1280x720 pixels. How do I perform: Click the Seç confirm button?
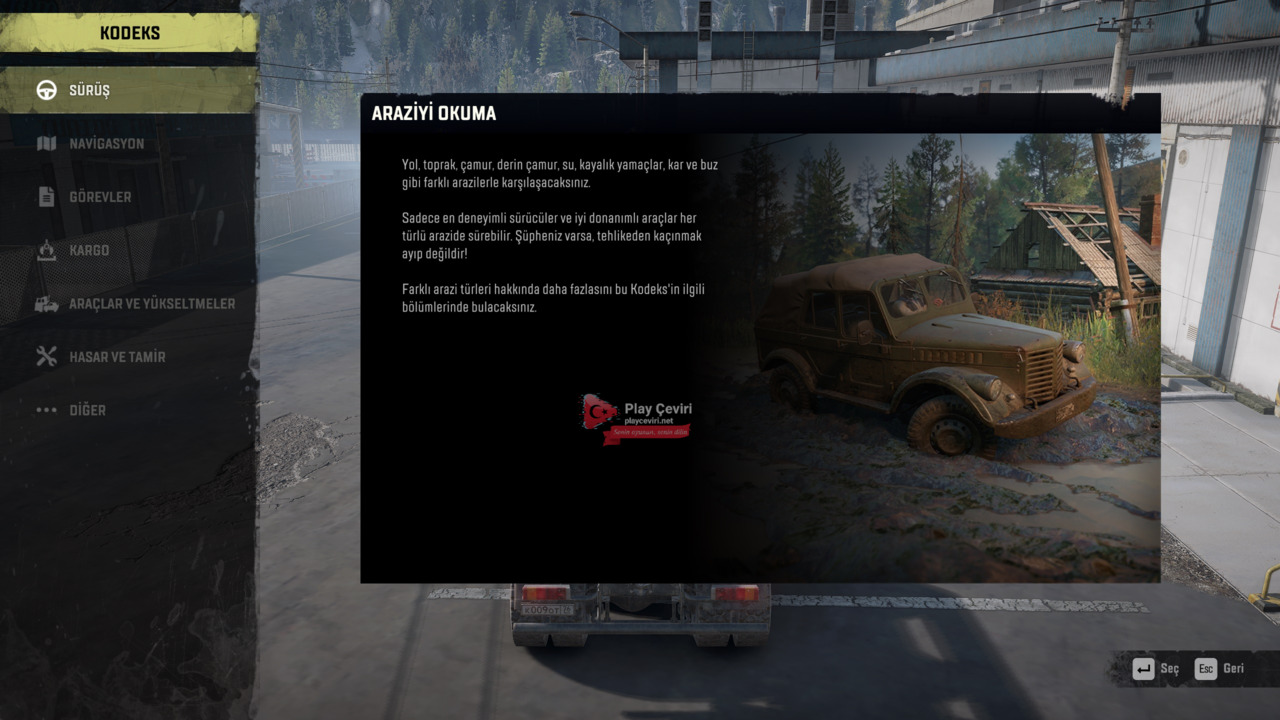coord(1156,669)
